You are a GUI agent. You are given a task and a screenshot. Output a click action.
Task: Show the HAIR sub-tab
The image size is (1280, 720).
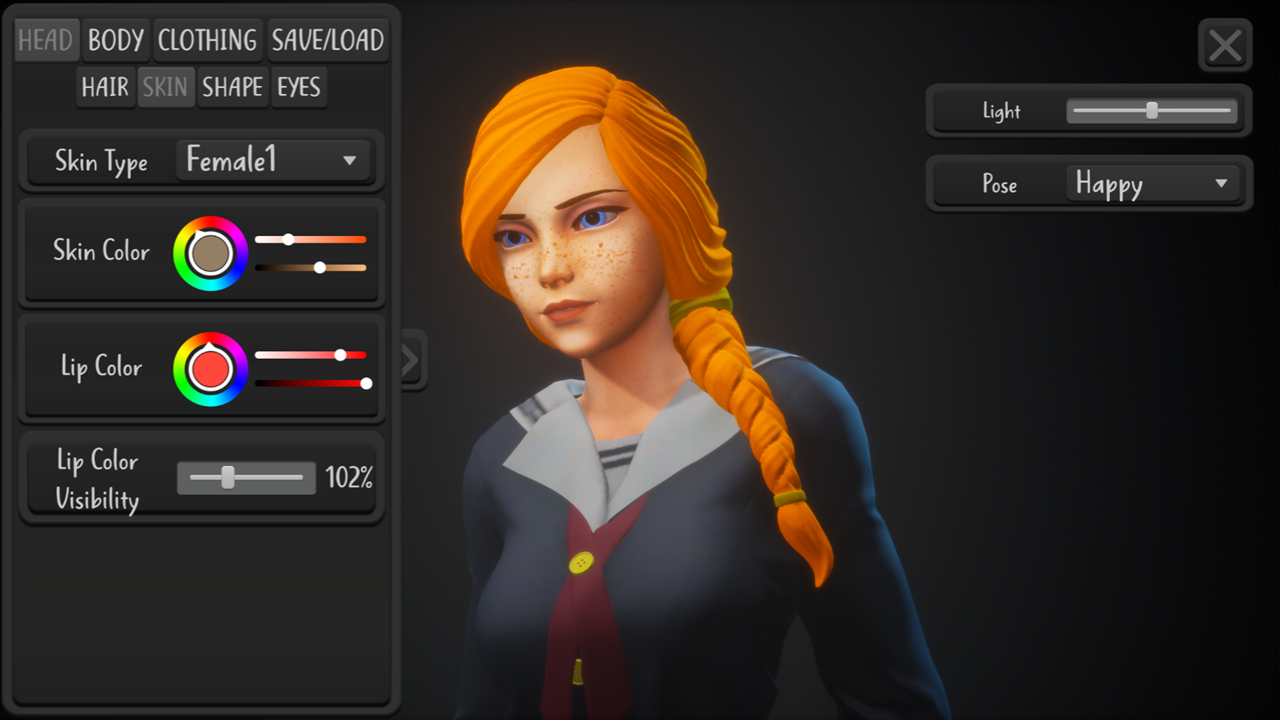coord(105,88)
